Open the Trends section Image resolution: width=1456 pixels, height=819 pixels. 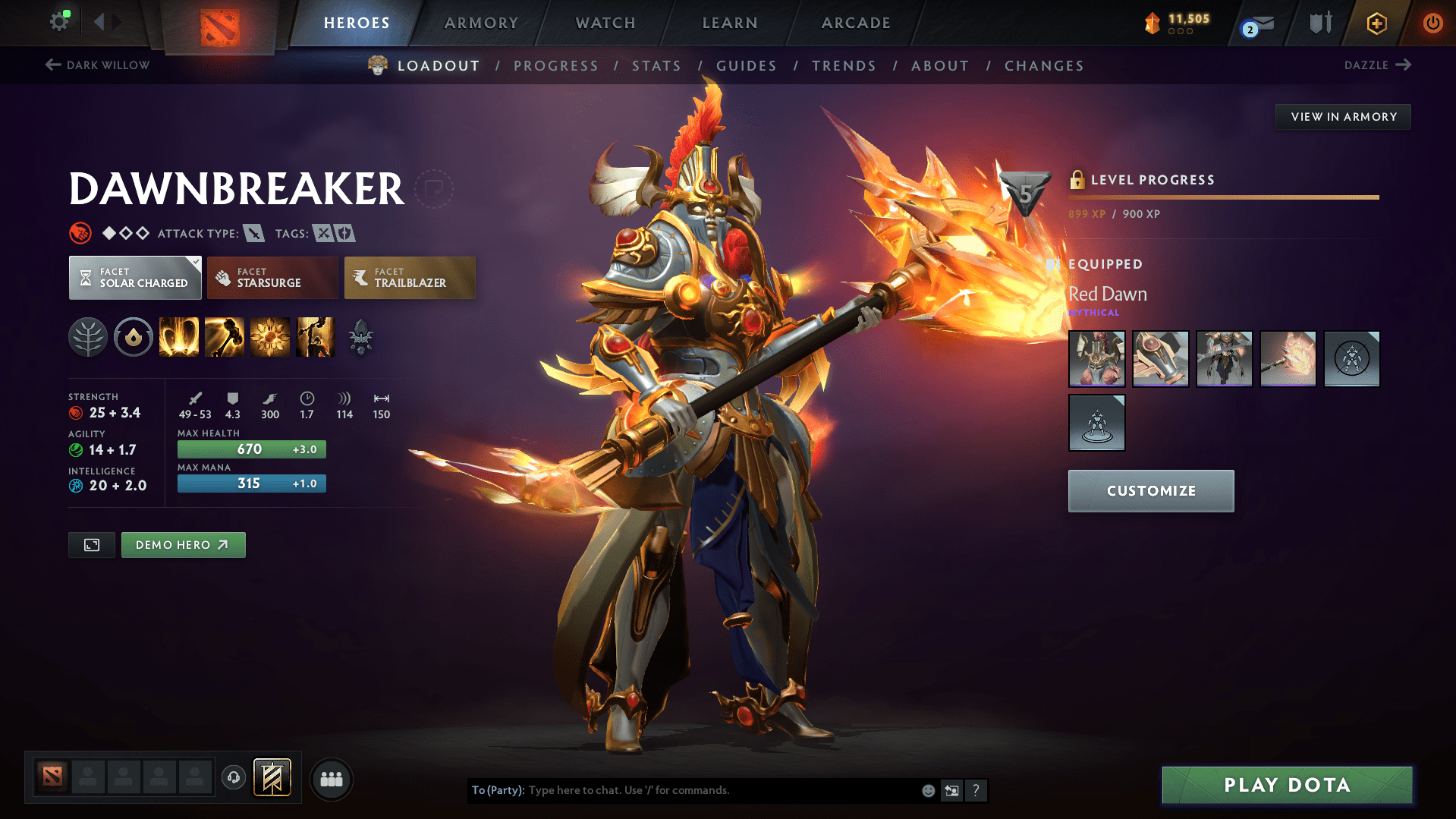click(x=844, y=66)
